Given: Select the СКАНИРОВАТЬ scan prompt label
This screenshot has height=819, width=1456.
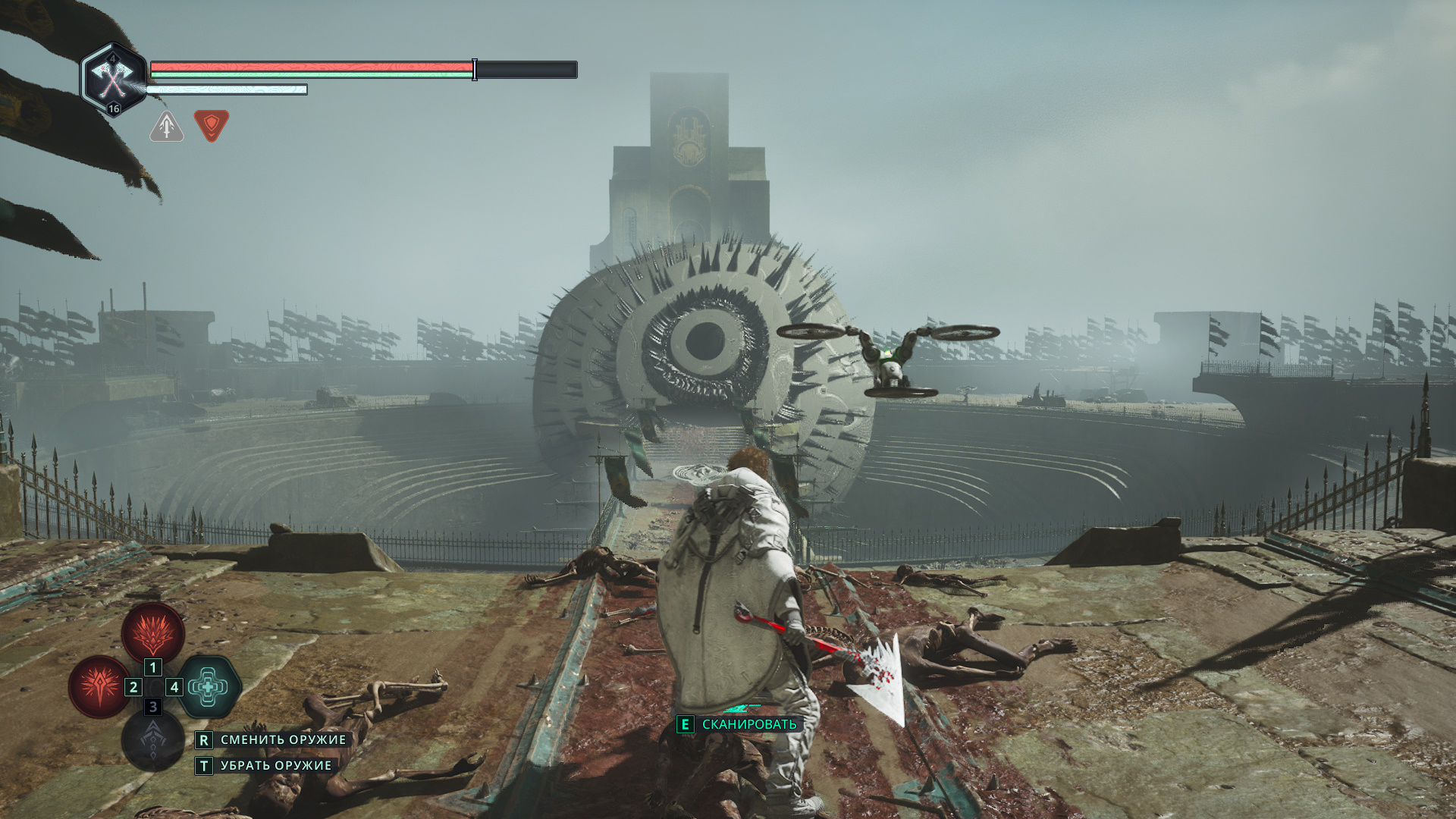Looking at the screenshot, I should coord(749,724).
